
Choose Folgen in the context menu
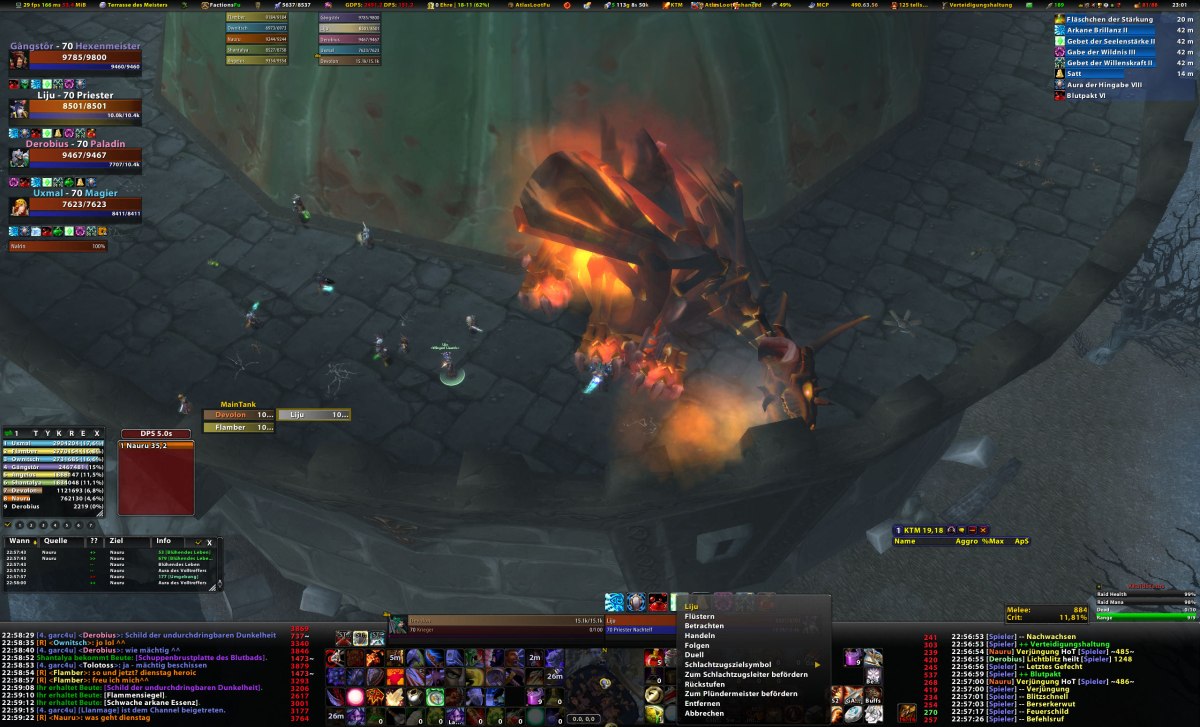(697, 645)
